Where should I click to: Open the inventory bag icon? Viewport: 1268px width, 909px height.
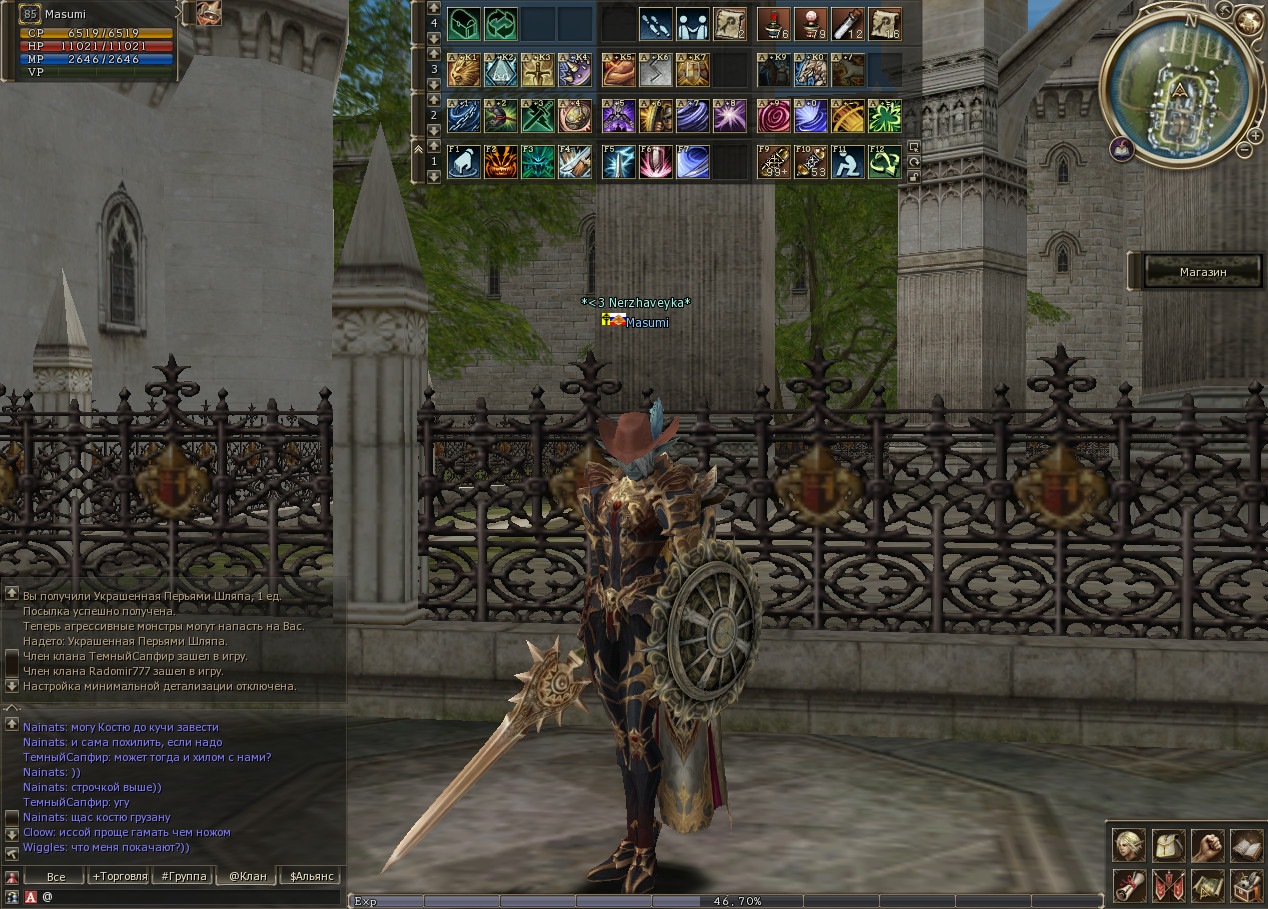[1168, 846]
